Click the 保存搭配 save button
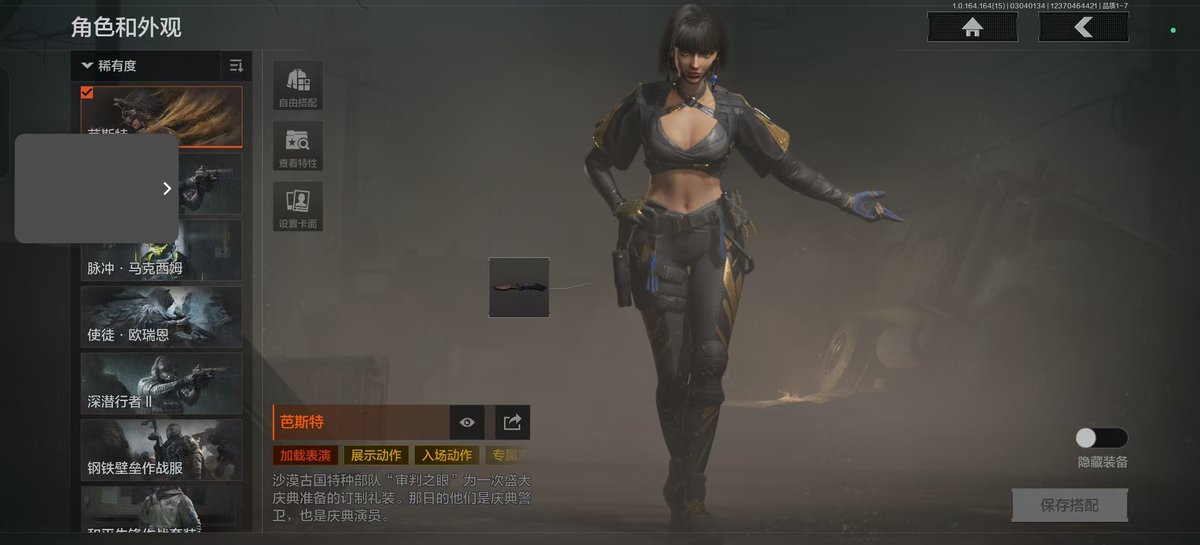Viewport: 1200px width, 545px height. (1069, 505)
